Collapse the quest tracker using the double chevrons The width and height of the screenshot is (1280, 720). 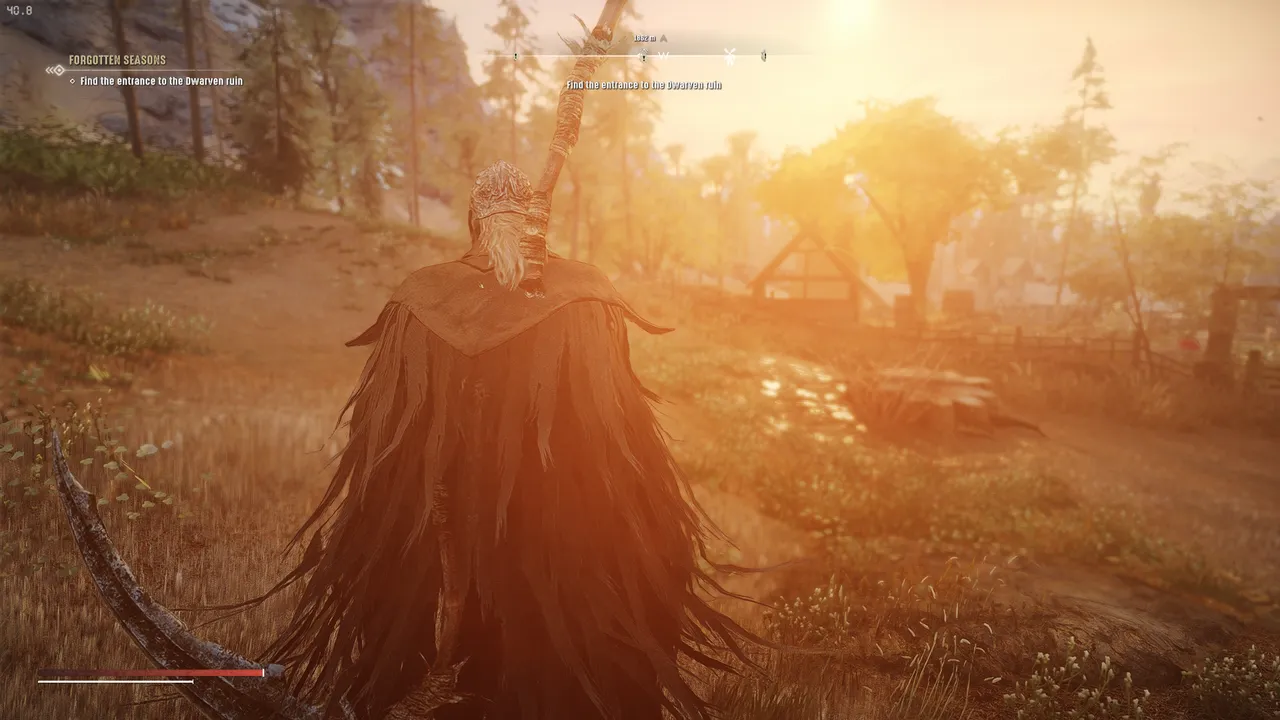[50, 69]
